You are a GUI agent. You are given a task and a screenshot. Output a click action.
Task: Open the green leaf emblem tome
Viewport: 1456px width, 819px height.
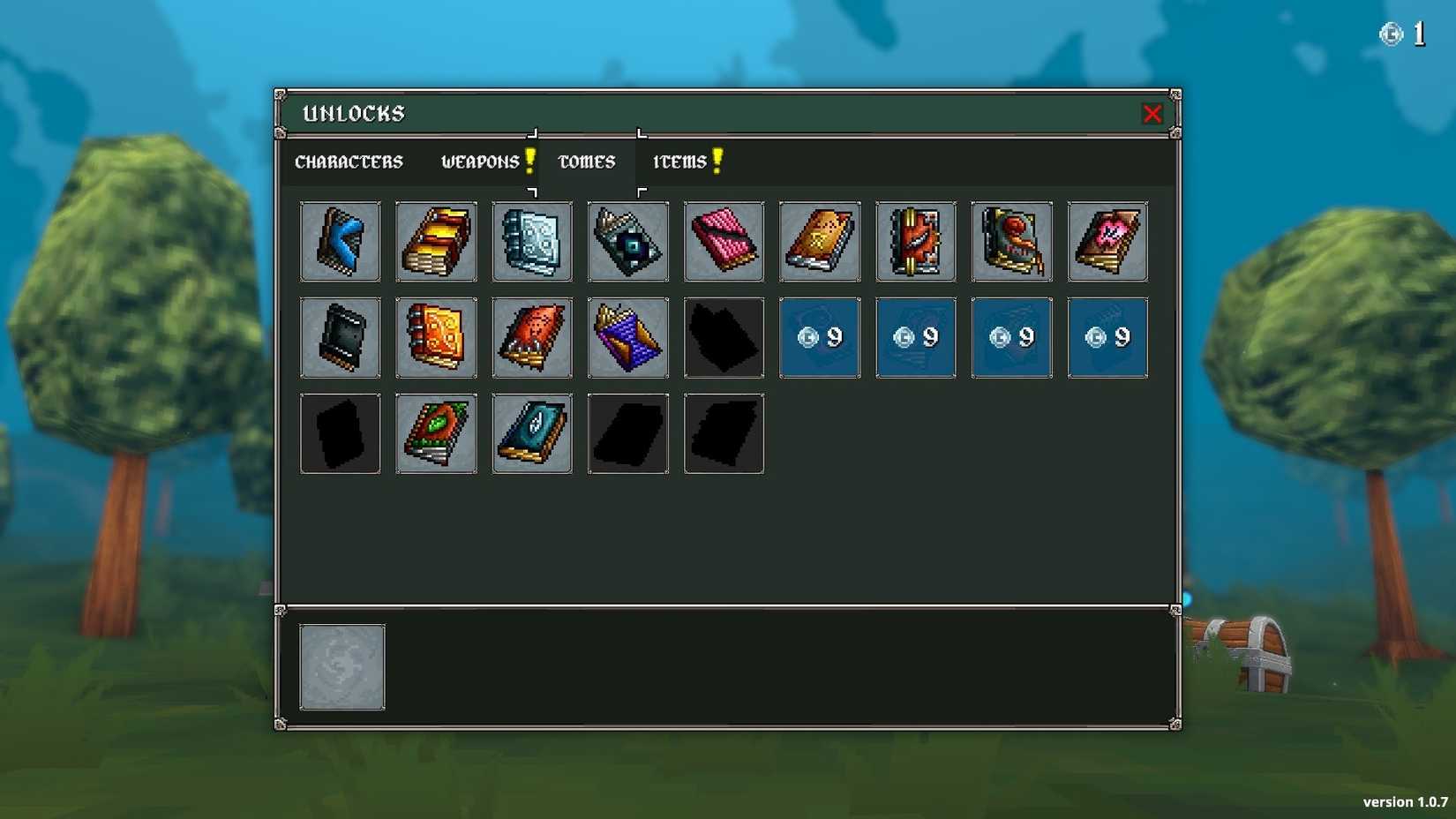[x=436, y=433]
